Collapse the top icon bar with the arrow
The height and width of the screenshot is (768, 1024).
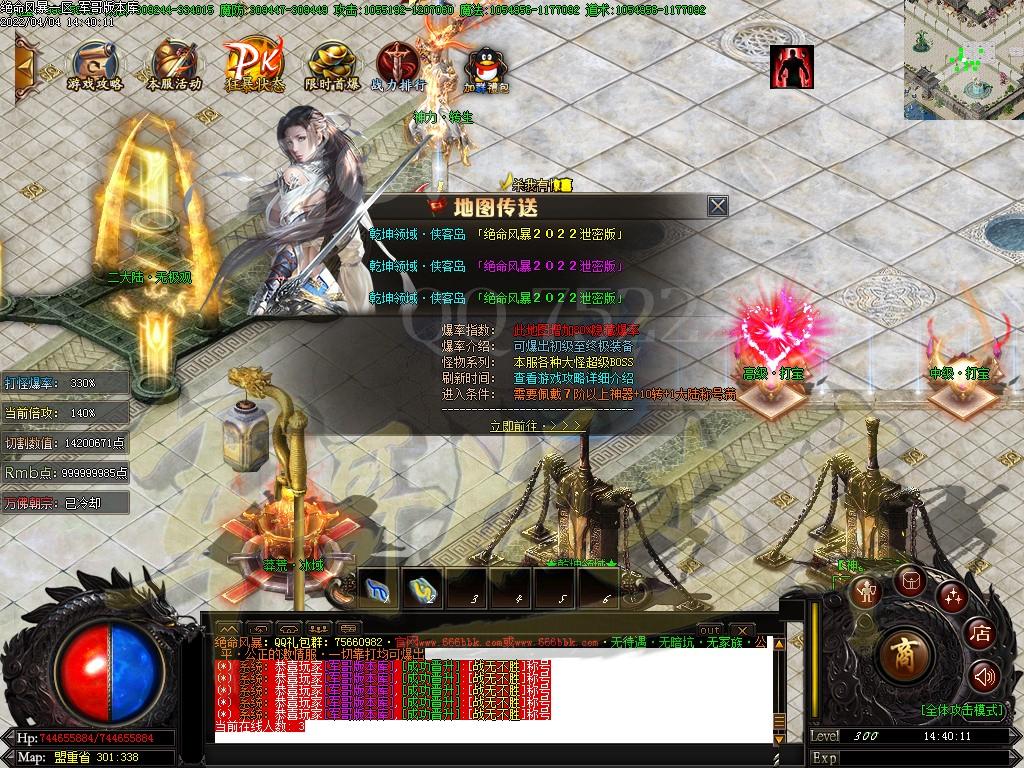tap(25, 66)
